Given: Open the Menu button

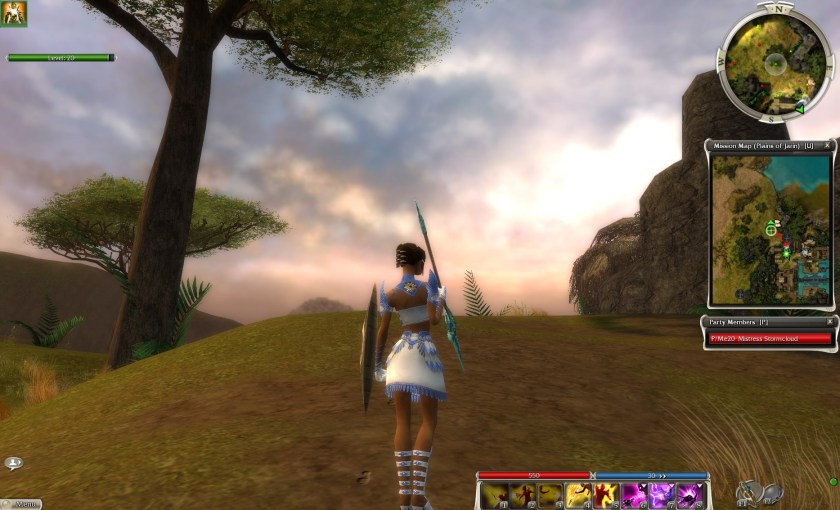Looking at the screenshot, I should 22,503.
